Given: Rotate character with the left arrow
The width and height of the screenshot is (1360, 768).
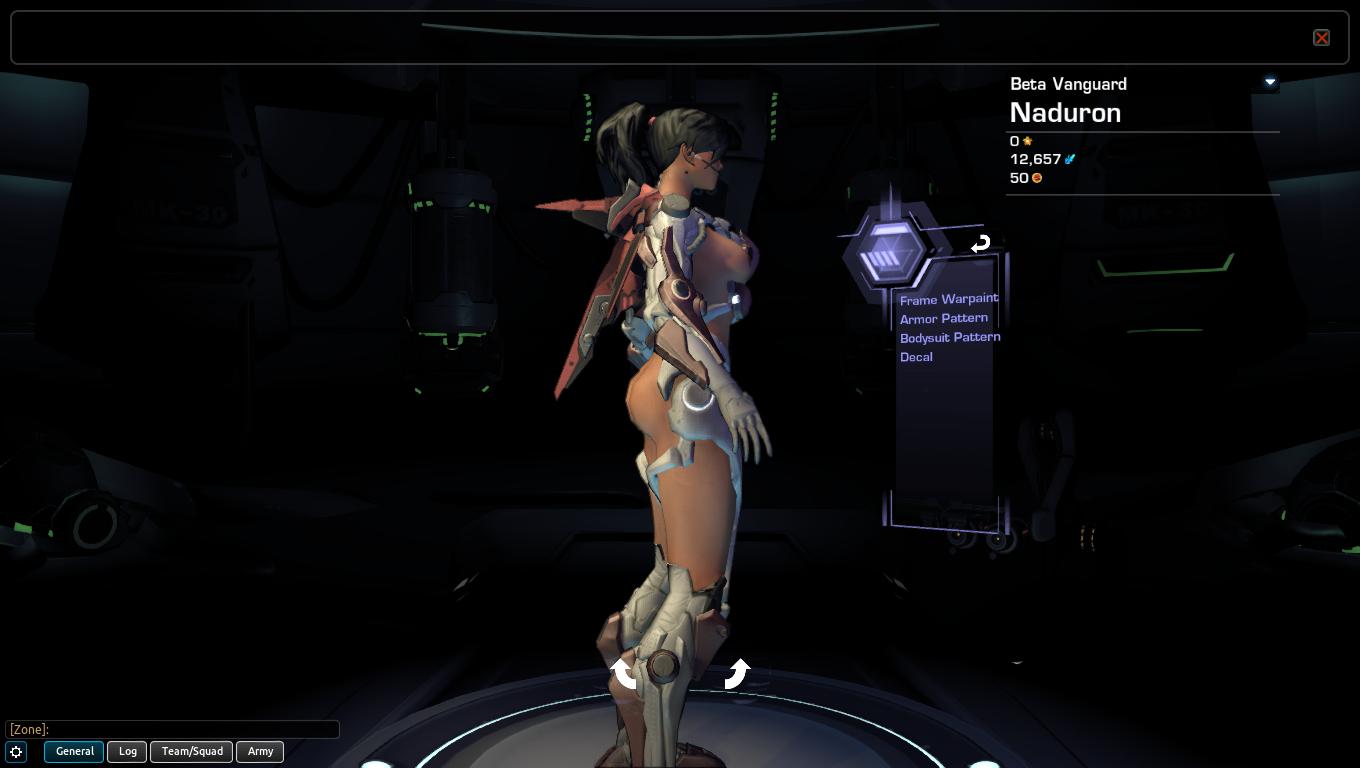Looking at the screenshot, I should pyautogui.click(x=624, y=673).
